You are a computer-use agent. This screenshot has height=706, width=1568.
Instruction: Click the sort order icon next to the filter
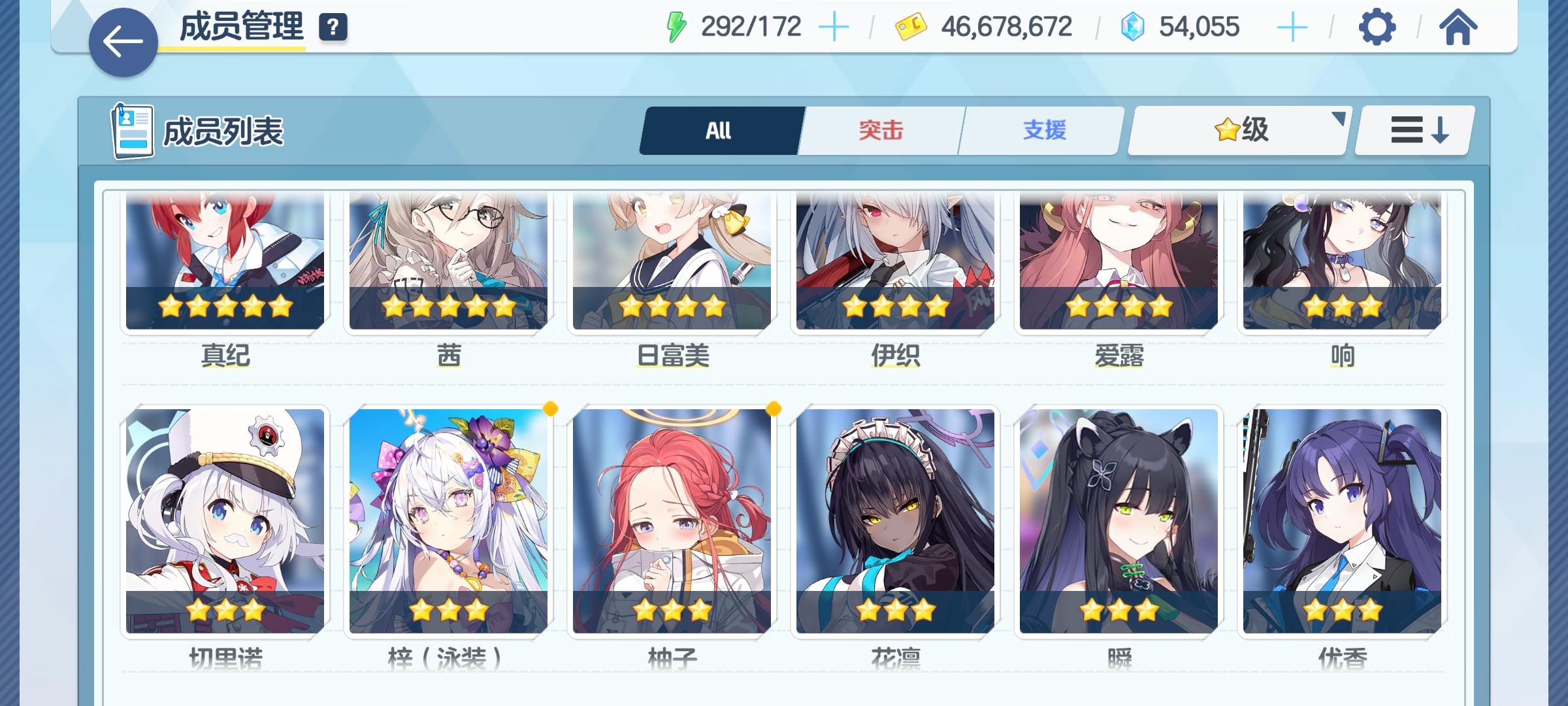(1413, 129)
